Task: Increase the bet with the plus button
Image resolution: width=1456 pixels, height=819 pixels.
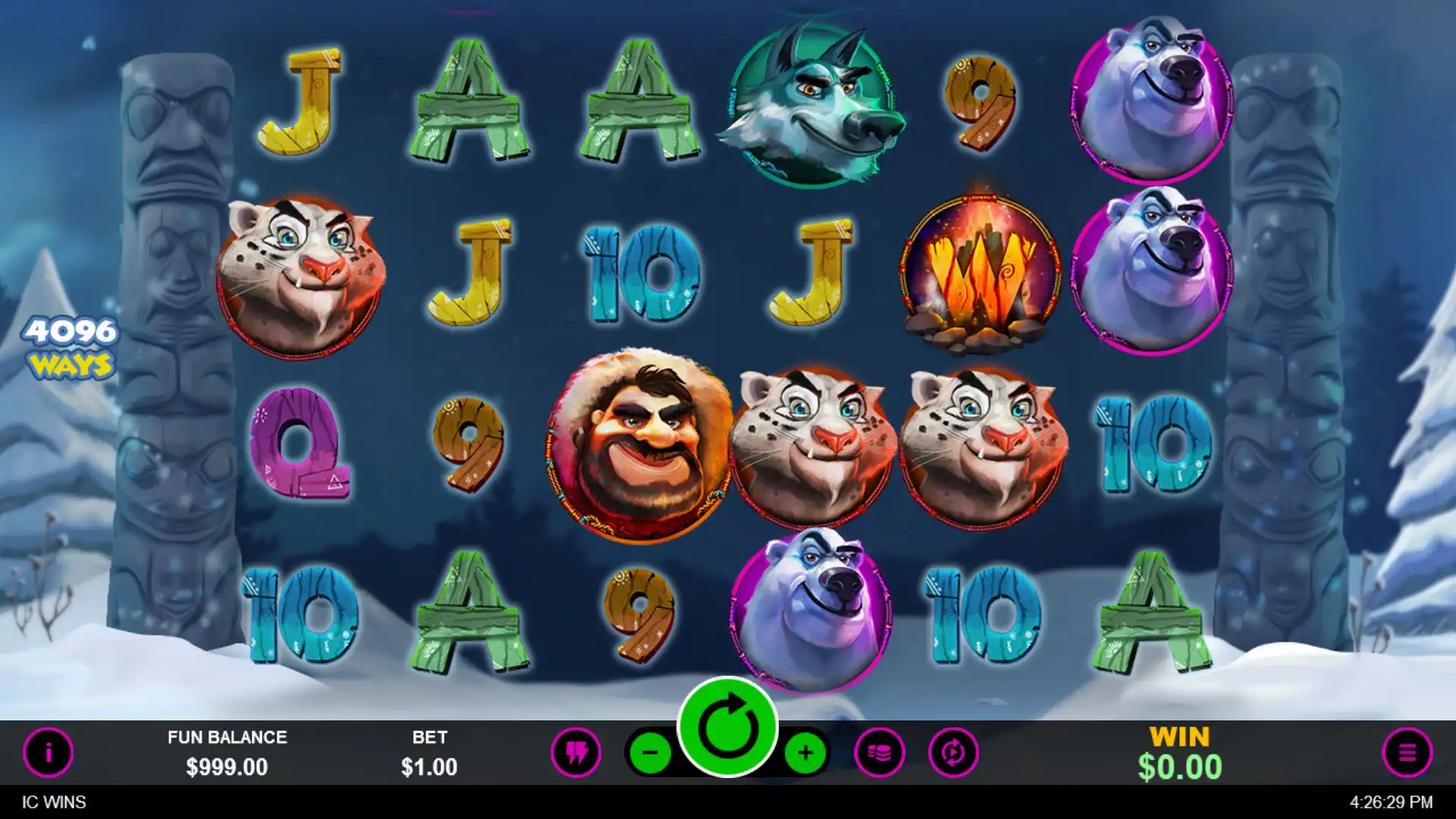Action: pyautogui.click(x=805, y=752)
